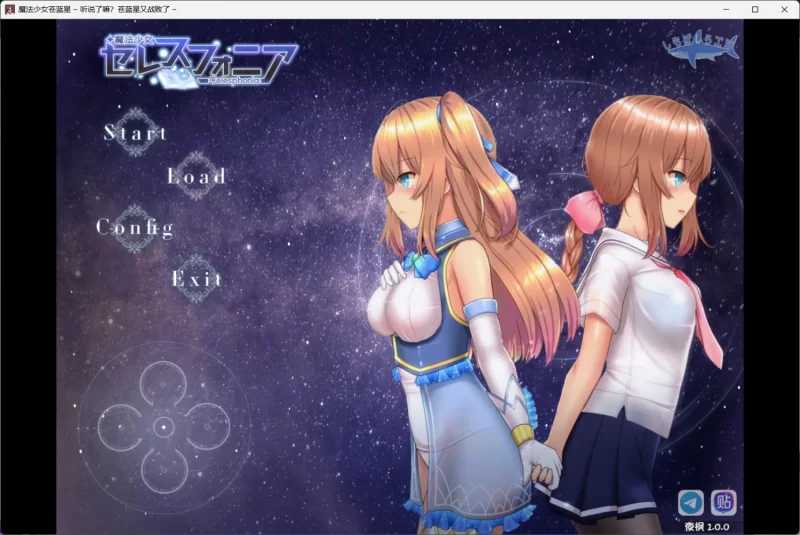Open the Tieba 贴 icon link

point(724,501)
